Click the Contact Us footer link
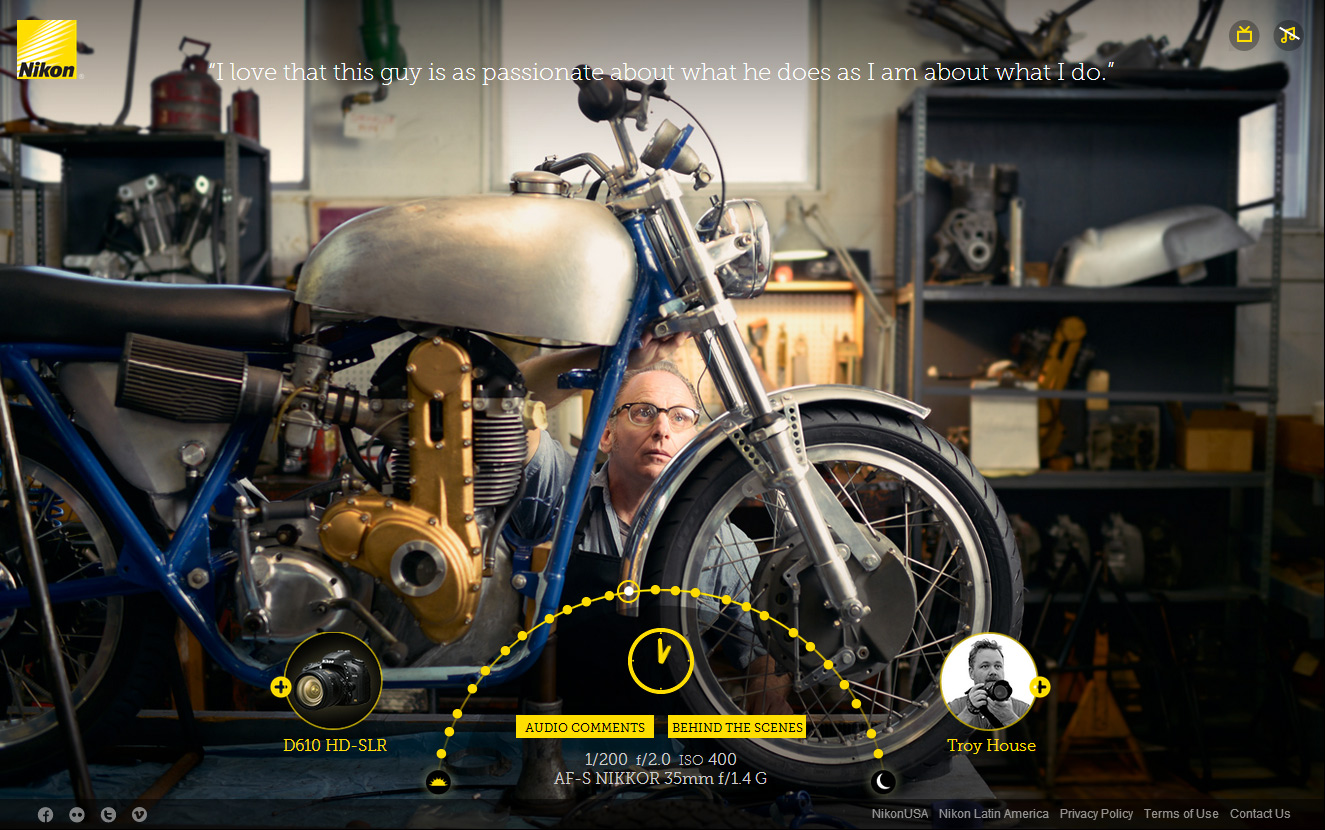This screenshot has width=1325, height=830. click(1260, 814)
